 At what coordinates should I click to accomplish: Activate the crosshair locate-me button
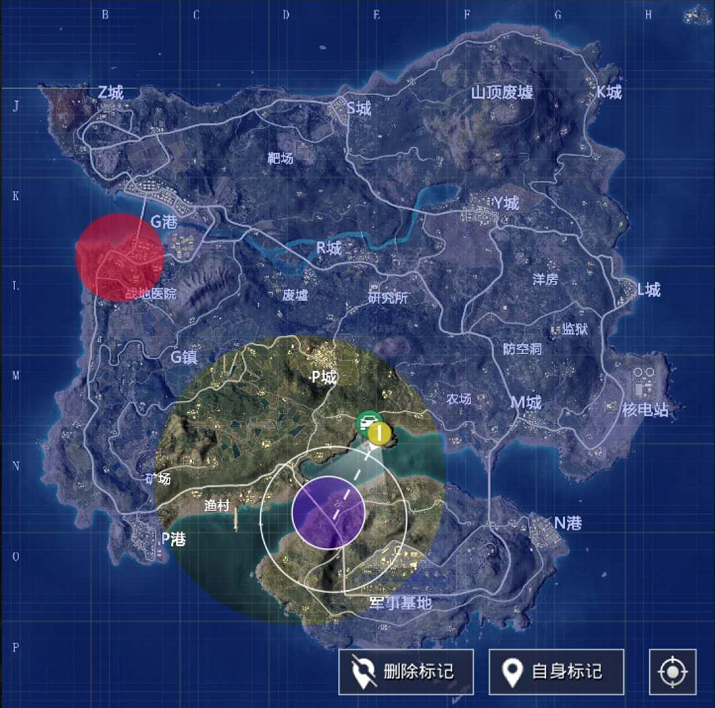pyautogui.click(x=672, y=671)
